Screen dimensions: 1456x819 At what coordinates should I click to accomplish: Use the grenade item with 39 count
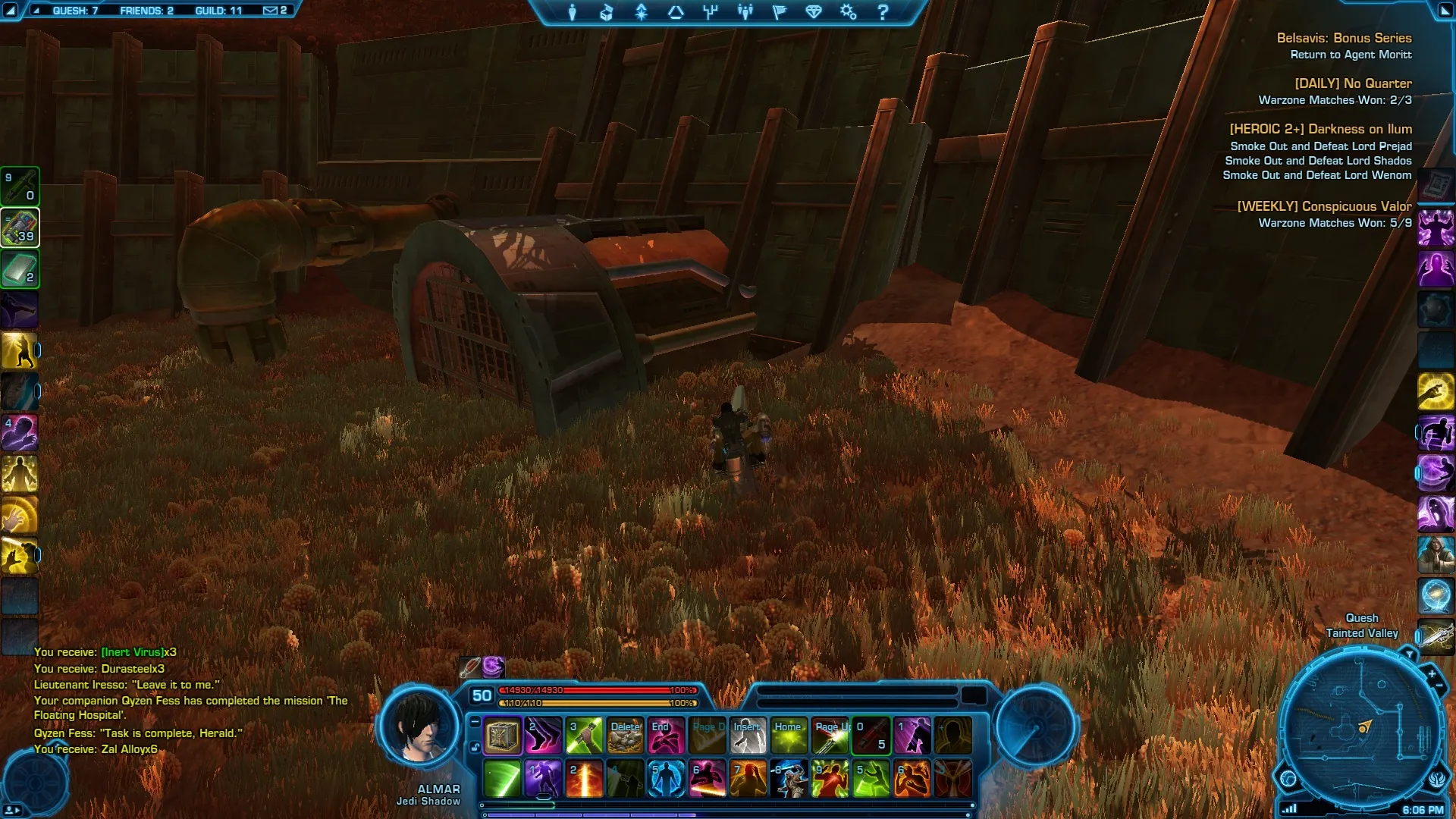coord(20,227)
